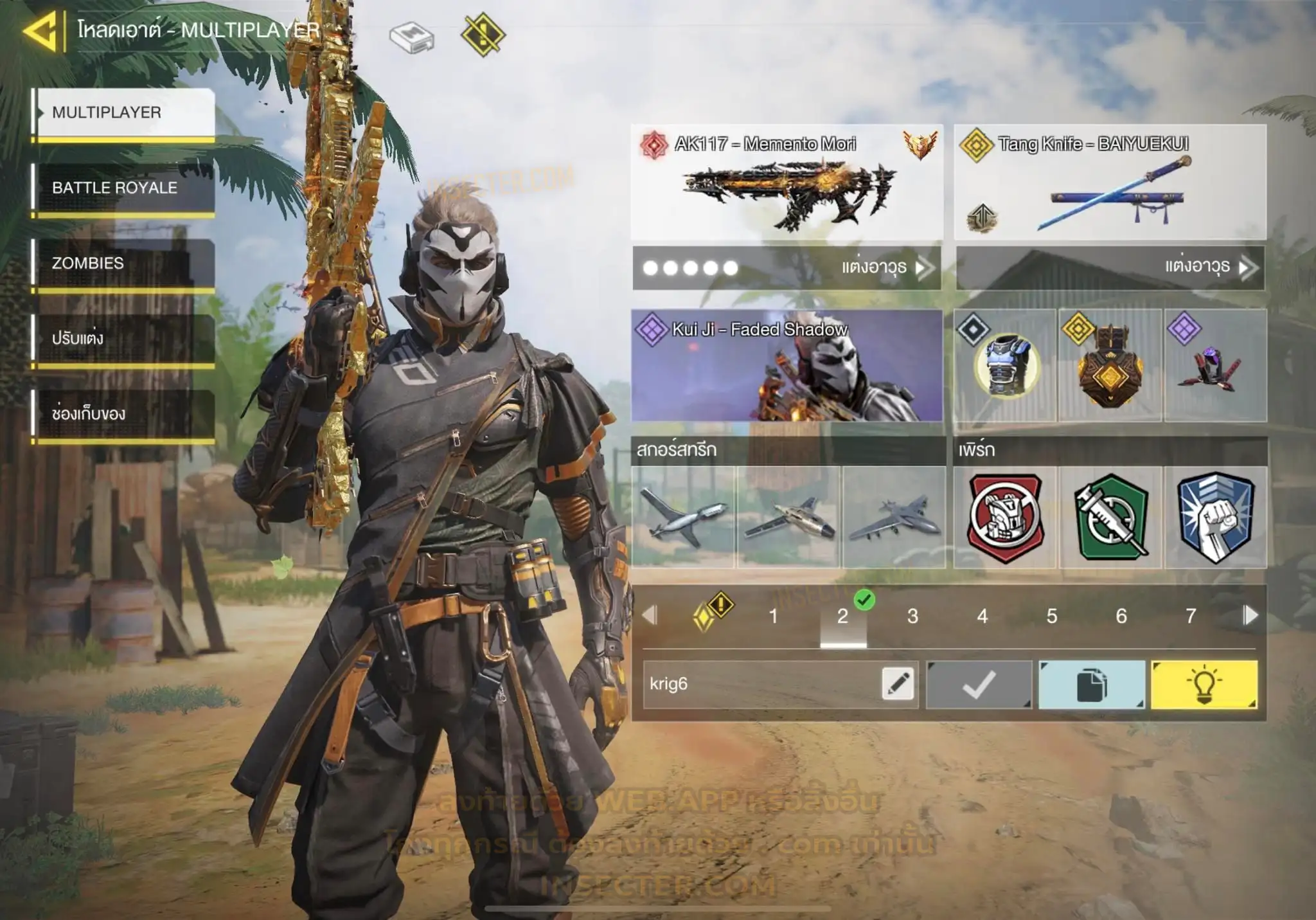Screen dimensions: 1316x920
Task: Open the ปรับแต่ง customization tab
Action: pyautogui.click(x=123, y=339)
